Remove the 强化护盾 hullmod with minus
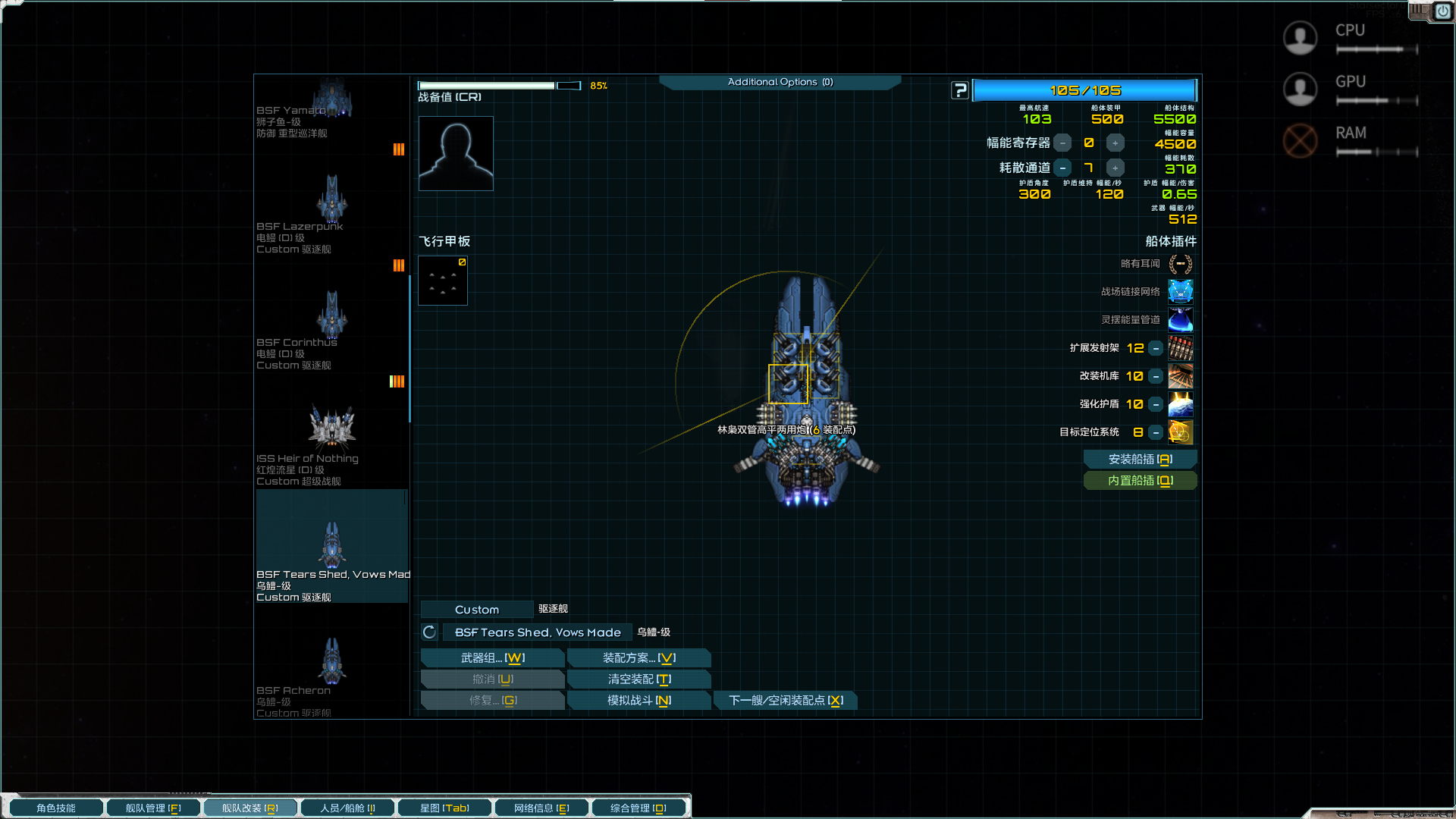The image size is (1456, 819). point(1156,405)
